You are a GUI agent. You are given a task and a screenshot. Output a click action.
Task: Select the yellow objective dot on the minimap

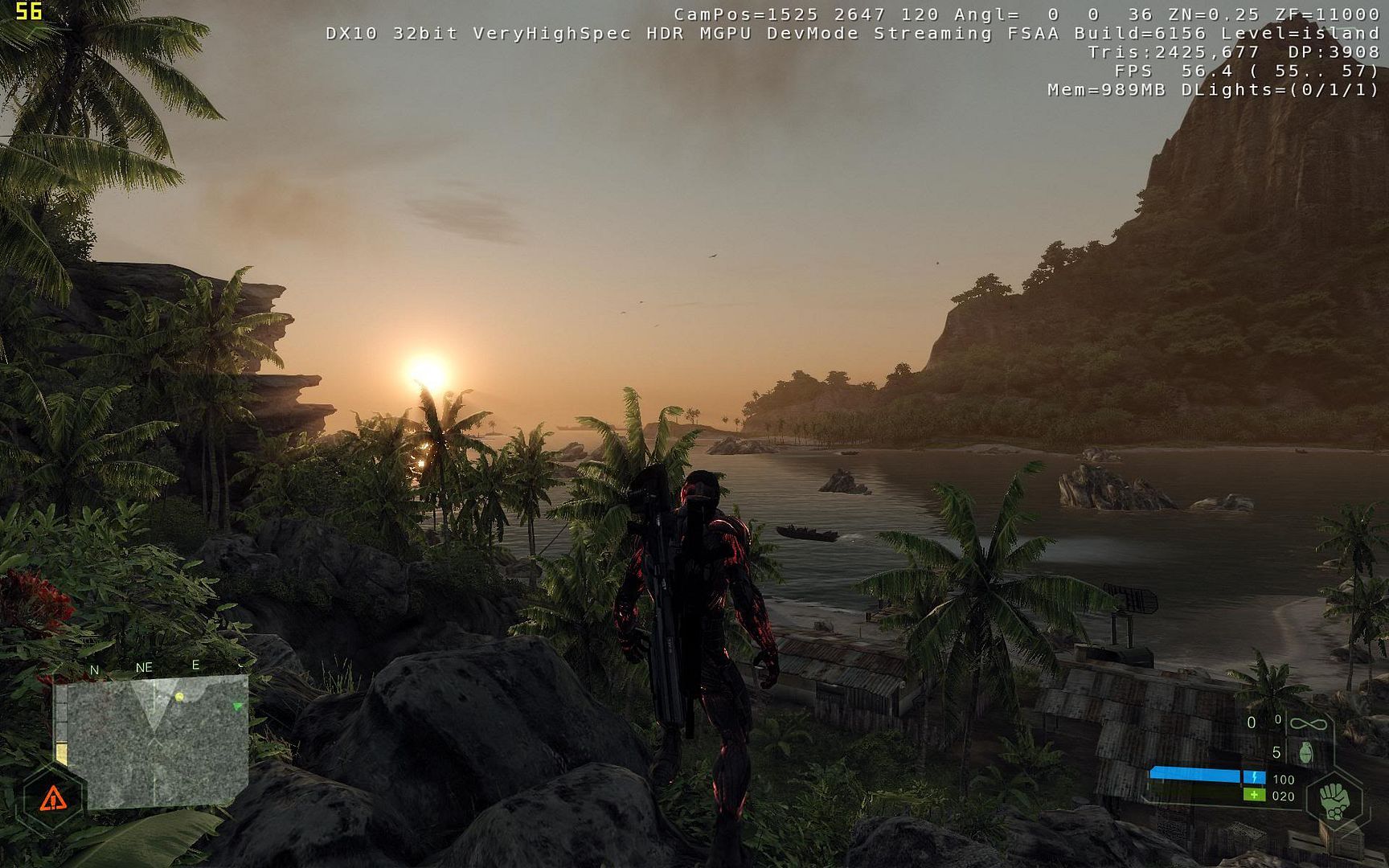point(179,696)
